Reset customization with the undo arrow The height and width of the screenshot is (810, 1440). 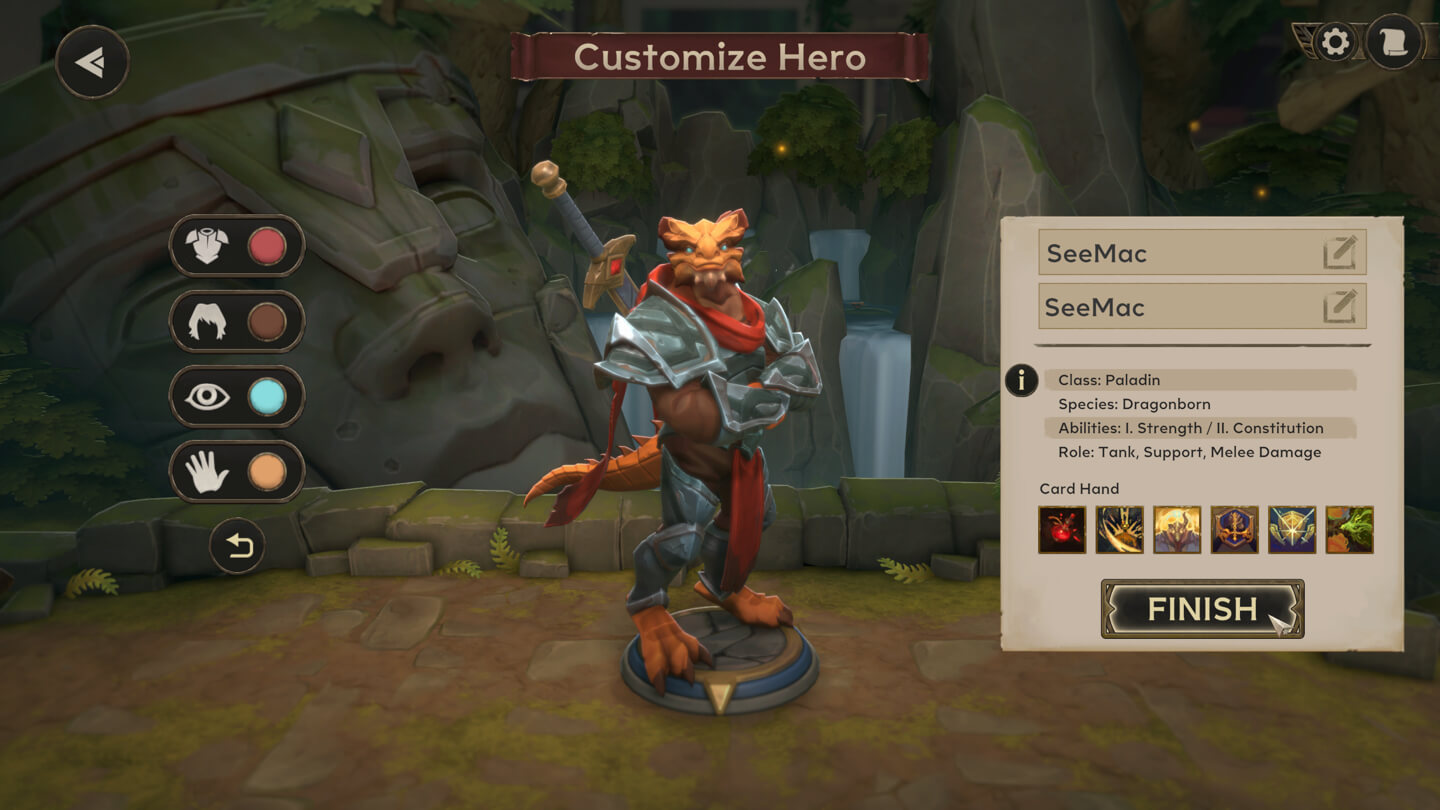[238, 546]
